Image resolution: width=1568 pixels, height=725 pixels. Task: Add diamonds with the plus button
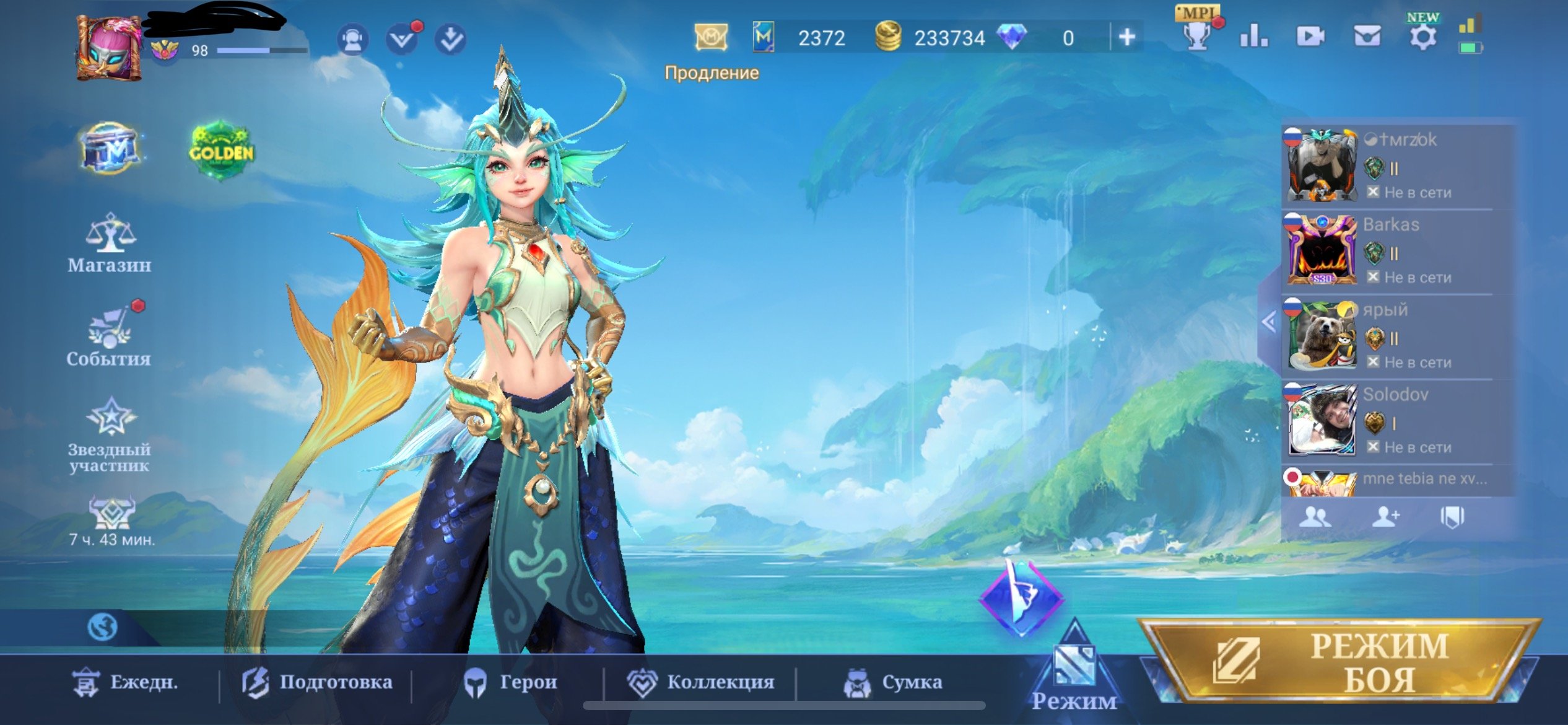tap(1126, 38)
